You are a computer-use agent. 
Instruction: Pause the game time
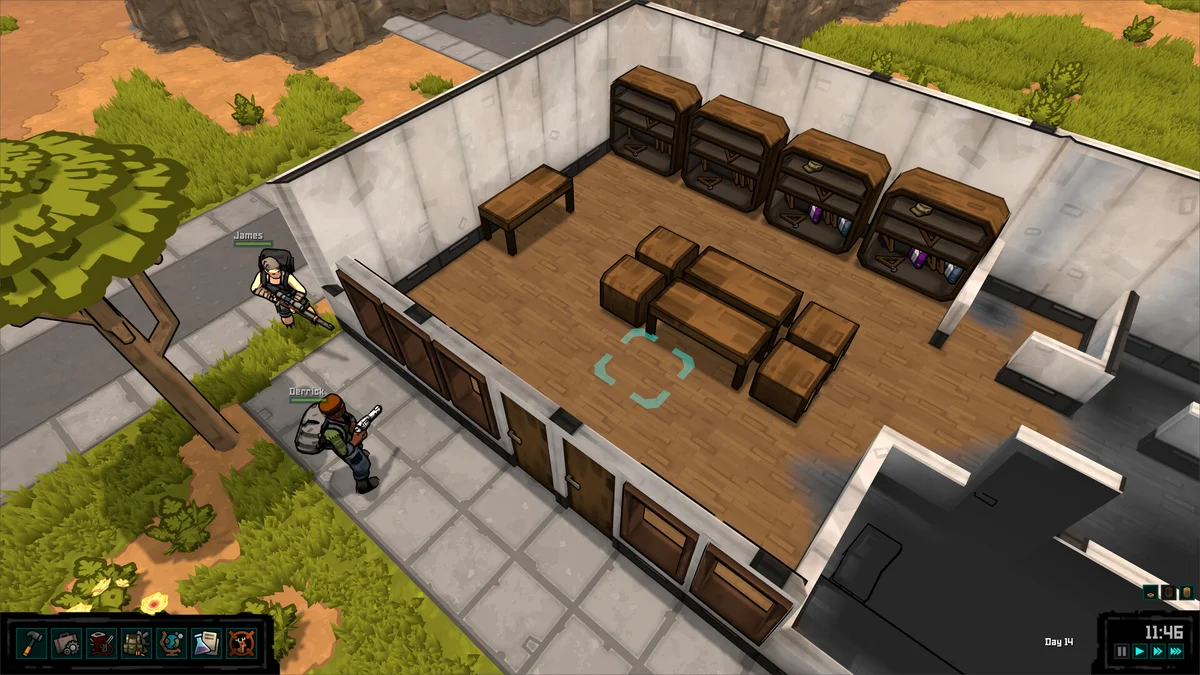coord(1122,651)
